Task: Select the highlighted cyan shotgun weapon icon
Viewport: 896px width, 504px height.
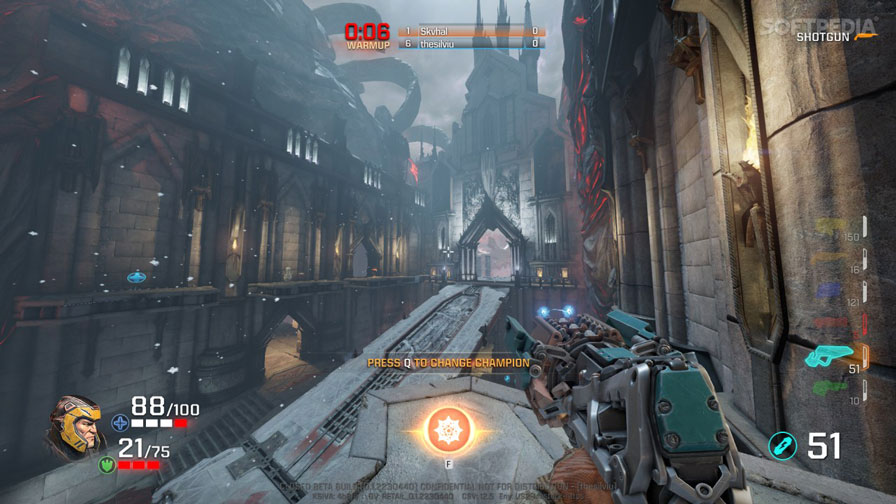Action: pos(829,355)
